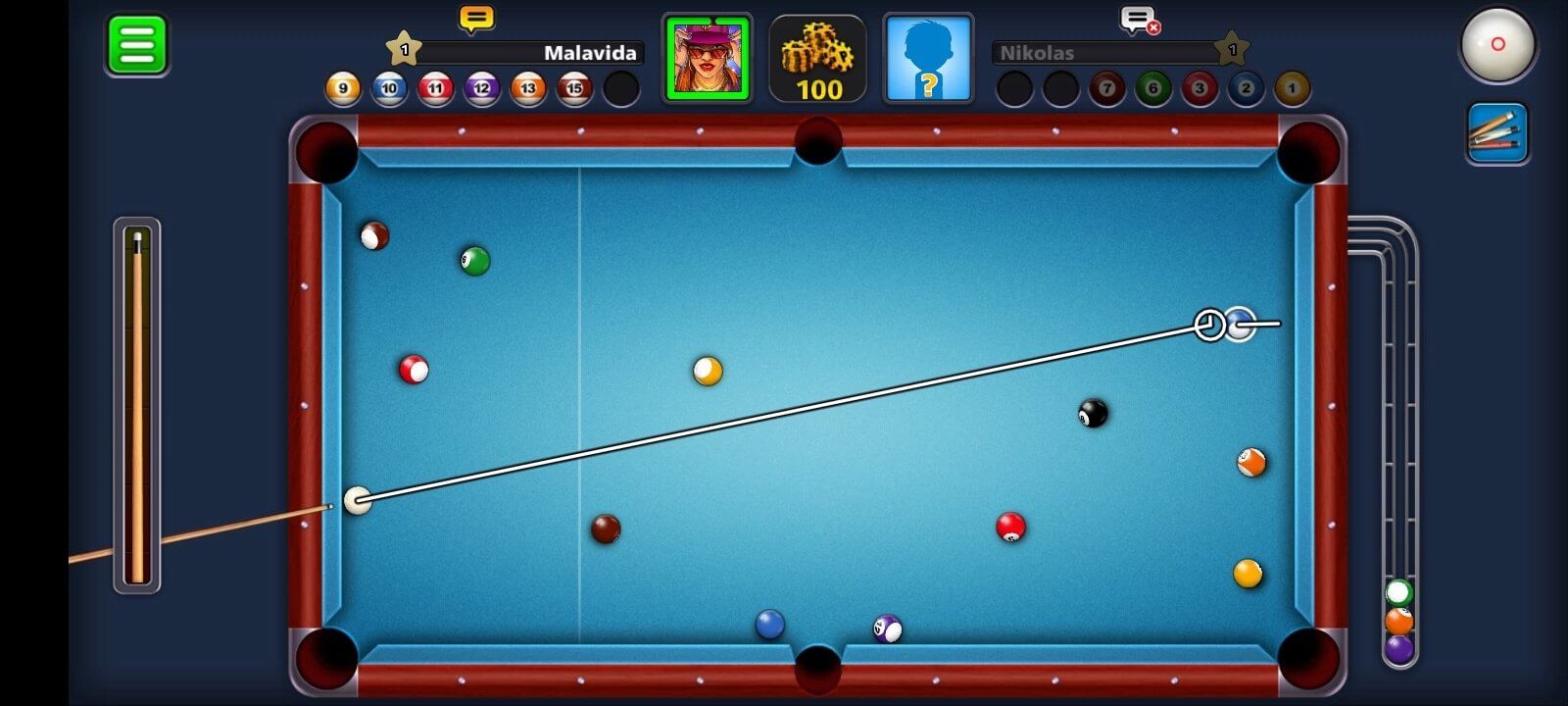The width and height of the screenshot is (1568, 706).
Task: Click the empty ball slot beside the 15 ball
Action: pyautogui.click(x=619, y=88)
